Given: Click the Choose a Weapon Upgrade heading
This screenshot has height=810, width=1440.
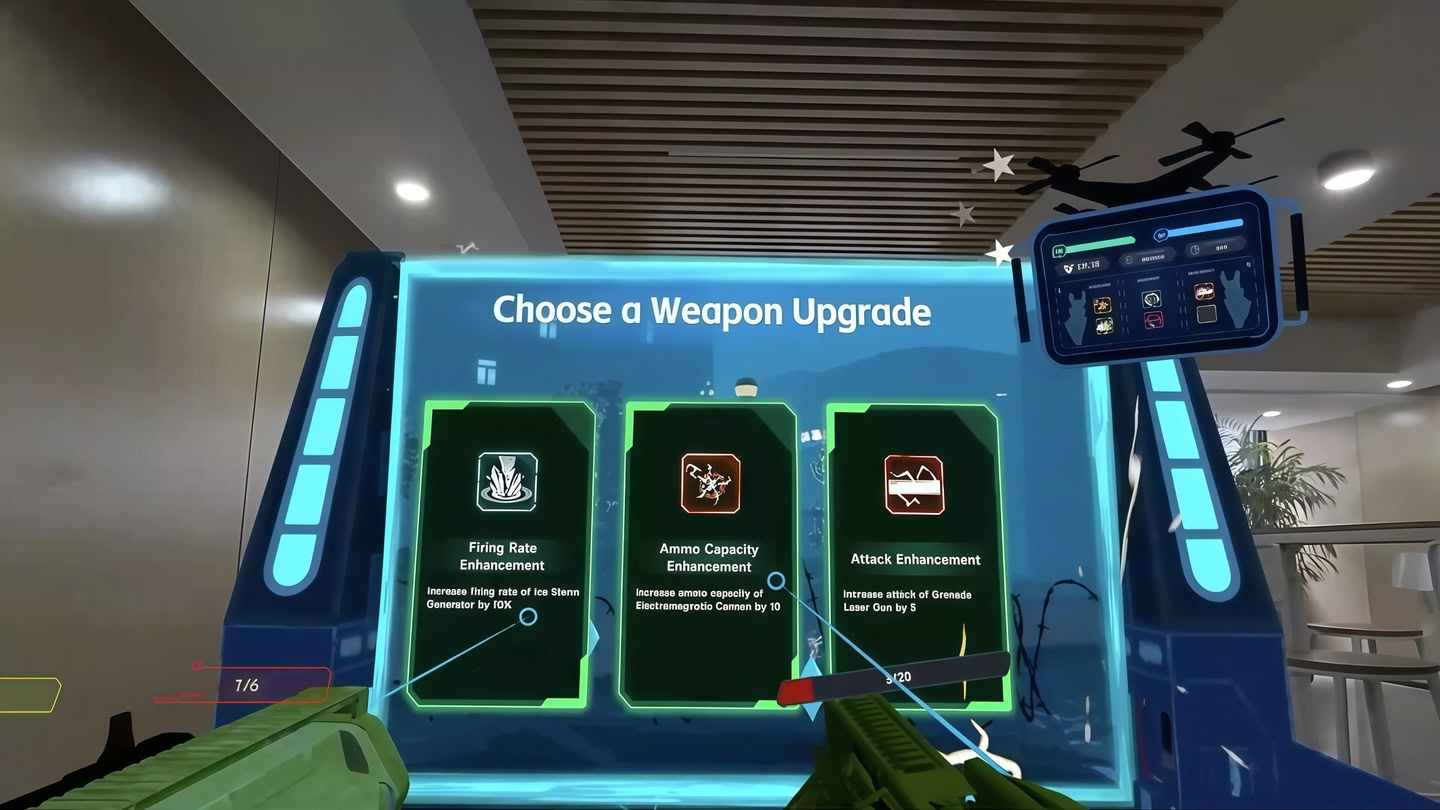Looking at the screenshot, I should (x=712, y=312).
